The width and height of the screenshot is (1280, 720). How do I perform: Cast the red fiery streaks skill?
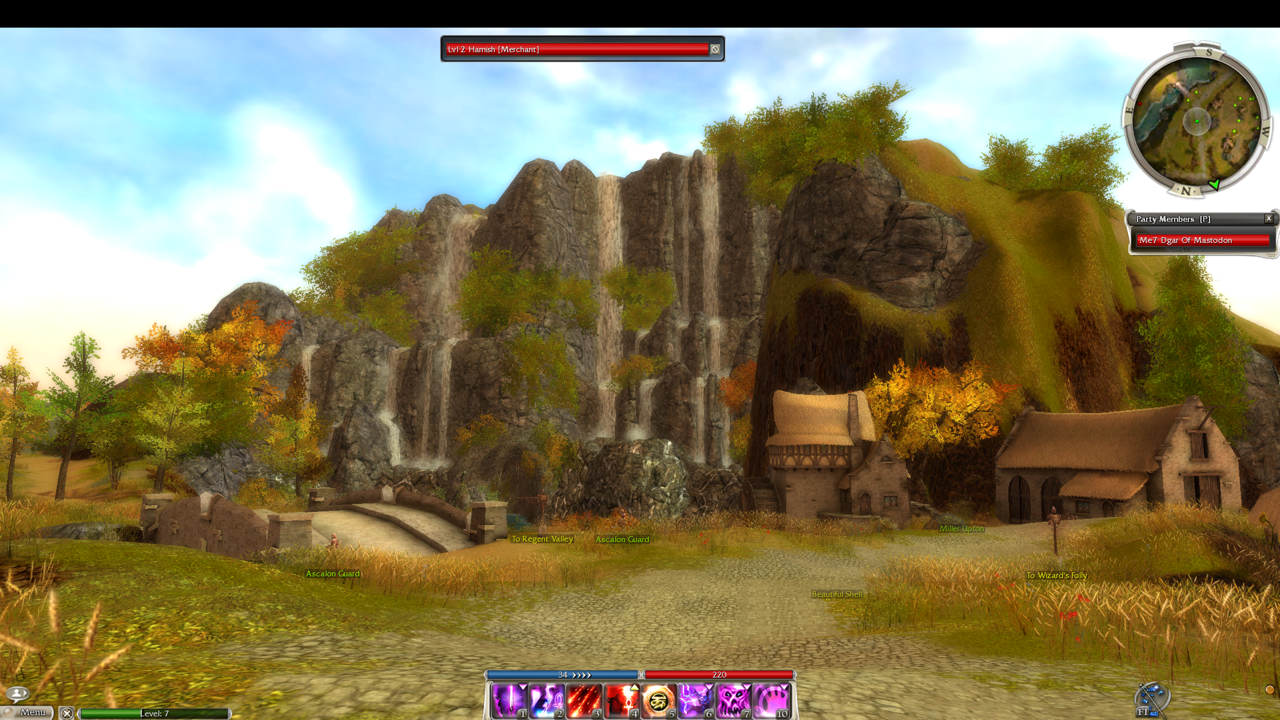(584, 700)
